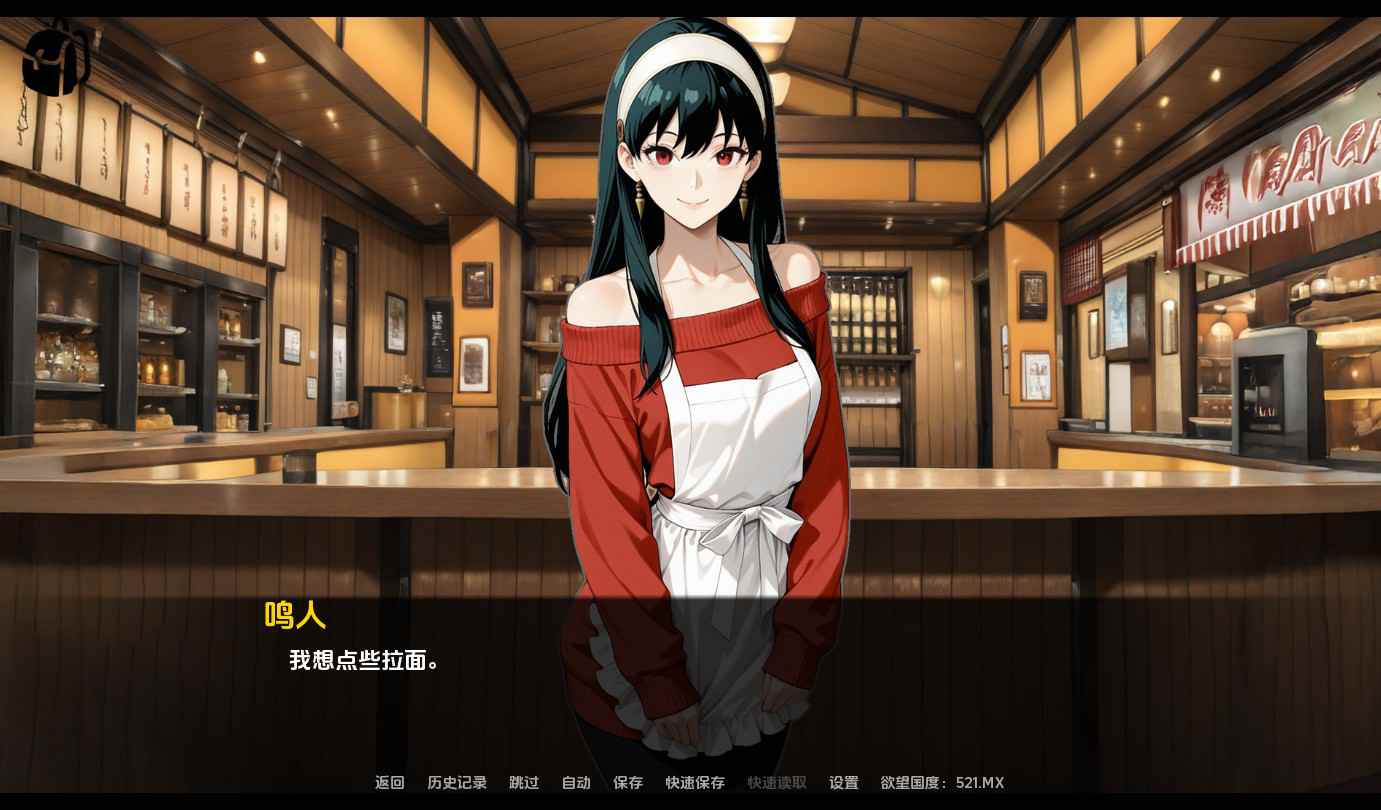
Task: Open the 保存 save menu
Action: coord(628,783)
